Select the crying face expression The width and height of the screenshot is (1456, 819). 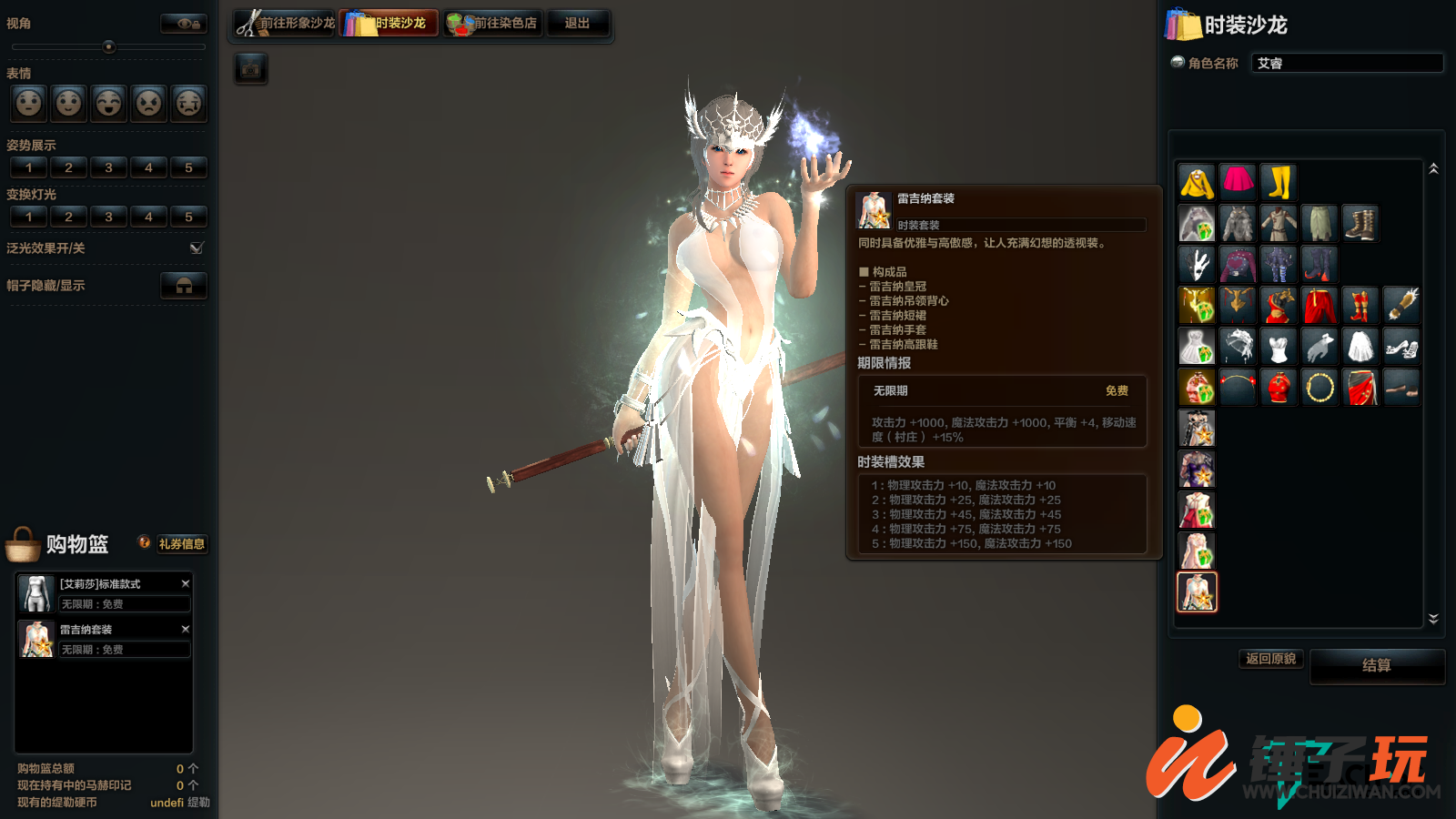click(x=188, y=103)
